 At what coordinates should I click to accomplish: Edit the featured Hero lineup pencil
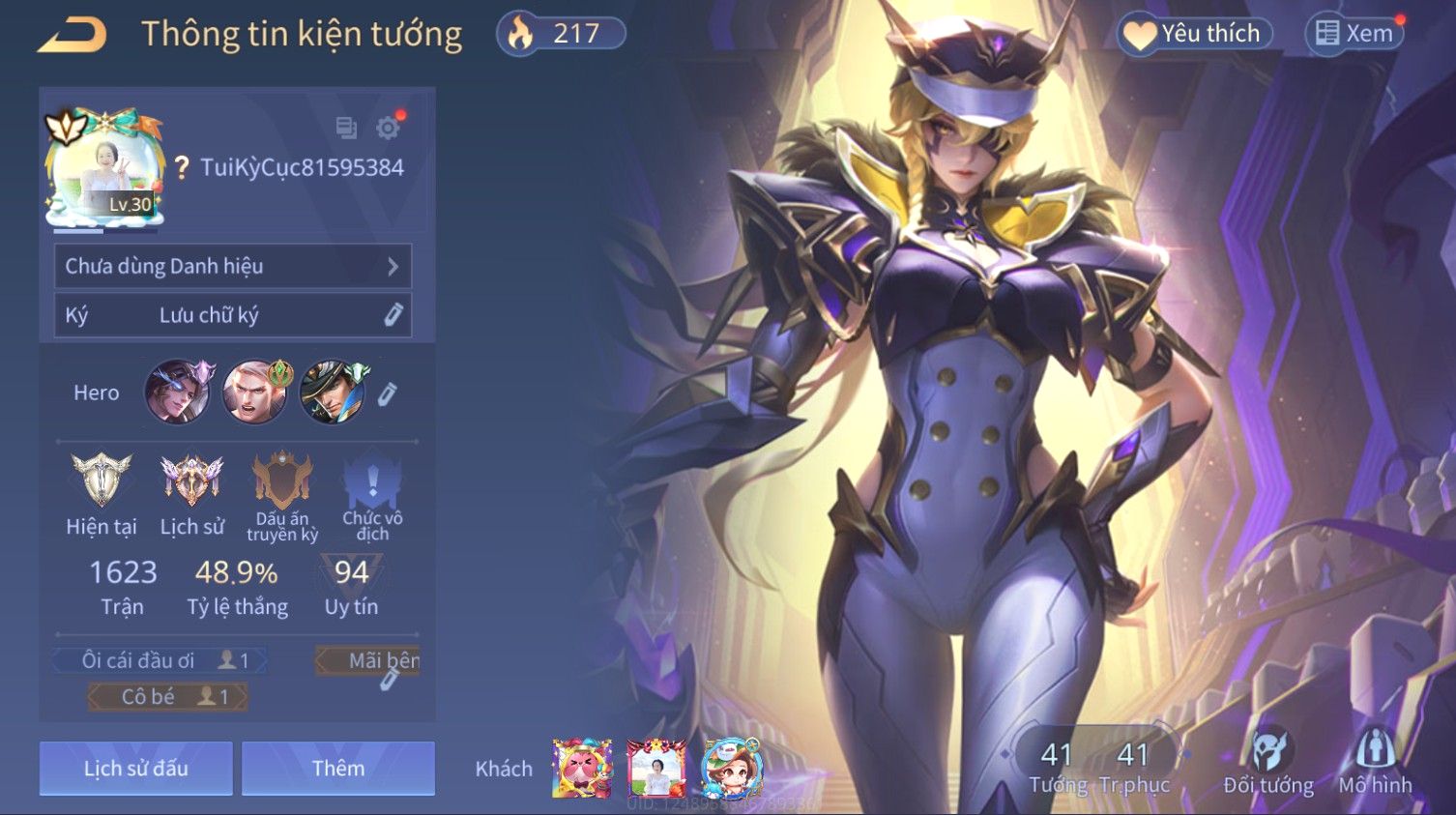[387, 393]
